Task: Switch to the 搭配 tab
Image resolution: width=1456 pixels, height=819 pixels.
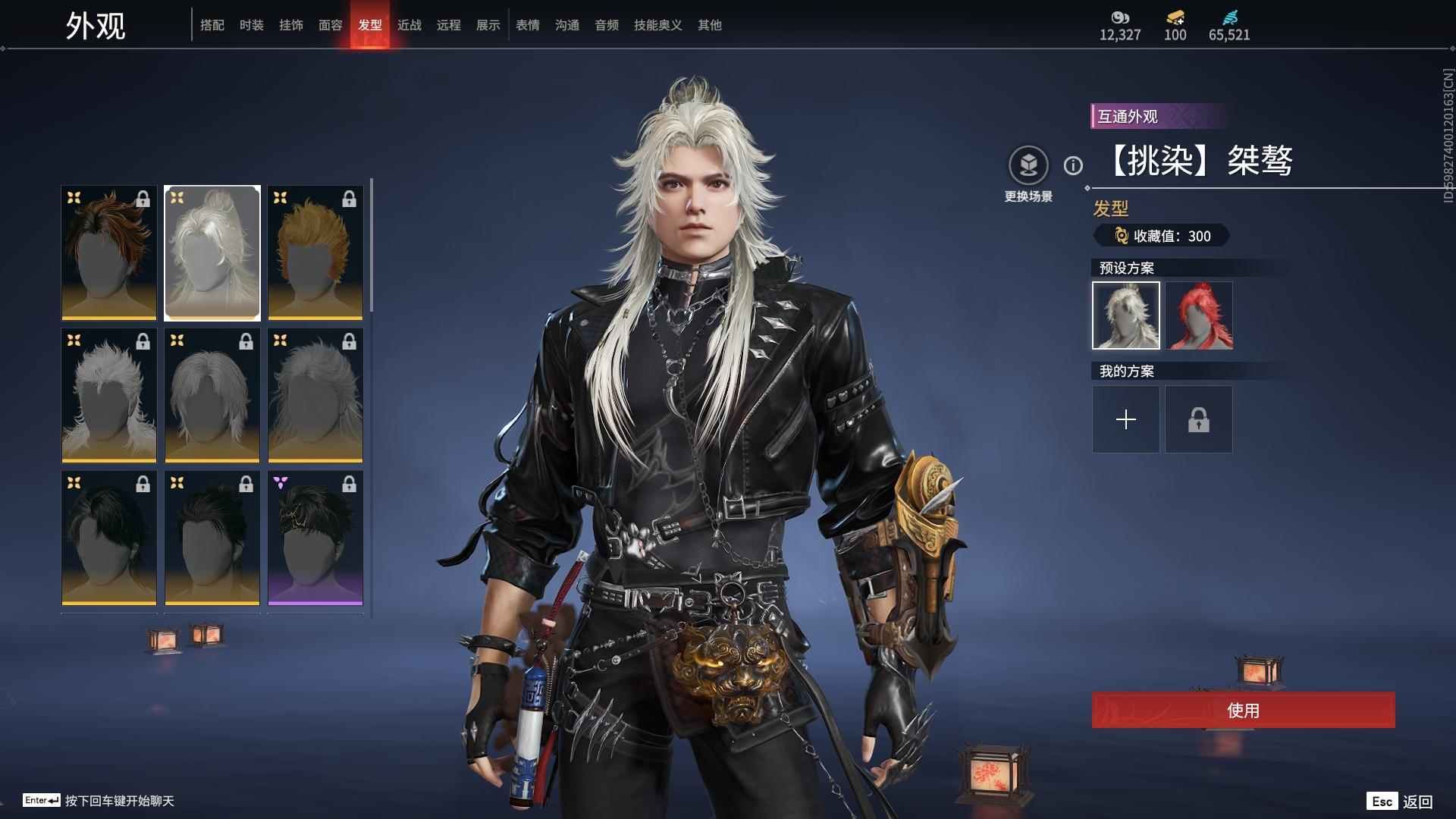Action: (x=212, y=25)
